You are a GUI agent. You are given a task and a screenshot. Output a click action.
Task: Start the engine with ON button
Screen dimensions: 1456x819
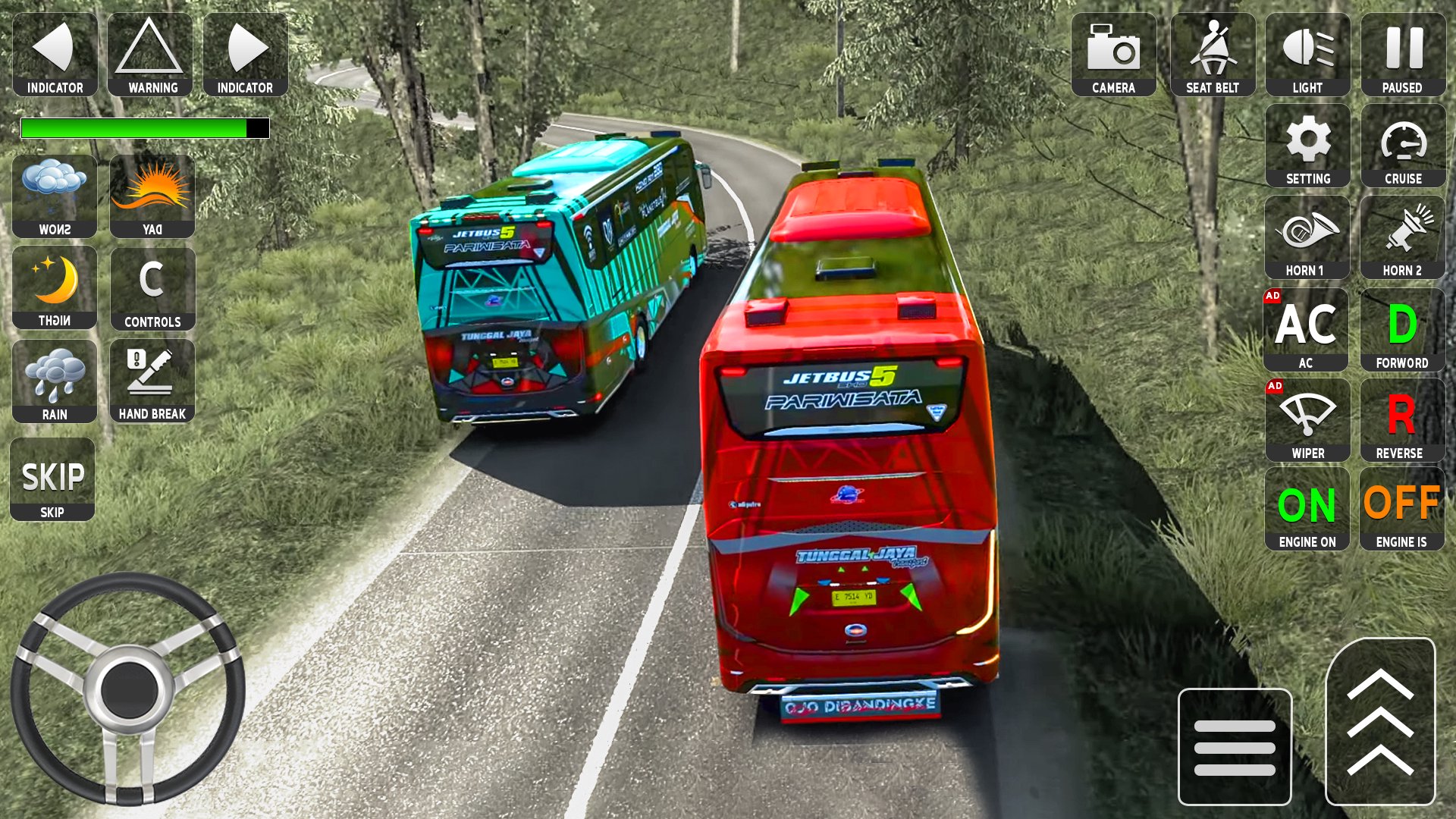1307,509
